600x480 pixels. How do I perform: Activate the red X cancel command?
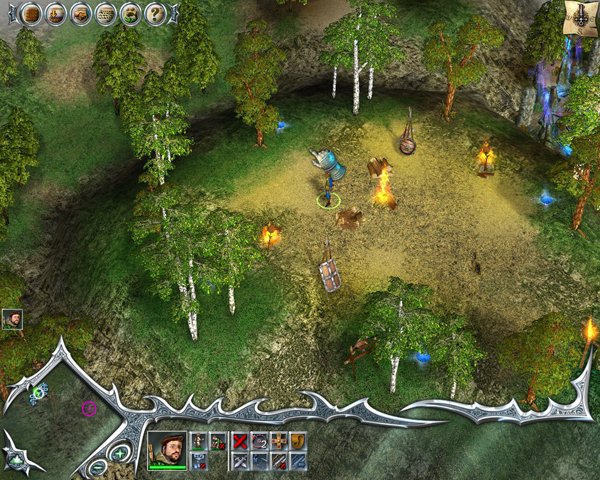240,440
